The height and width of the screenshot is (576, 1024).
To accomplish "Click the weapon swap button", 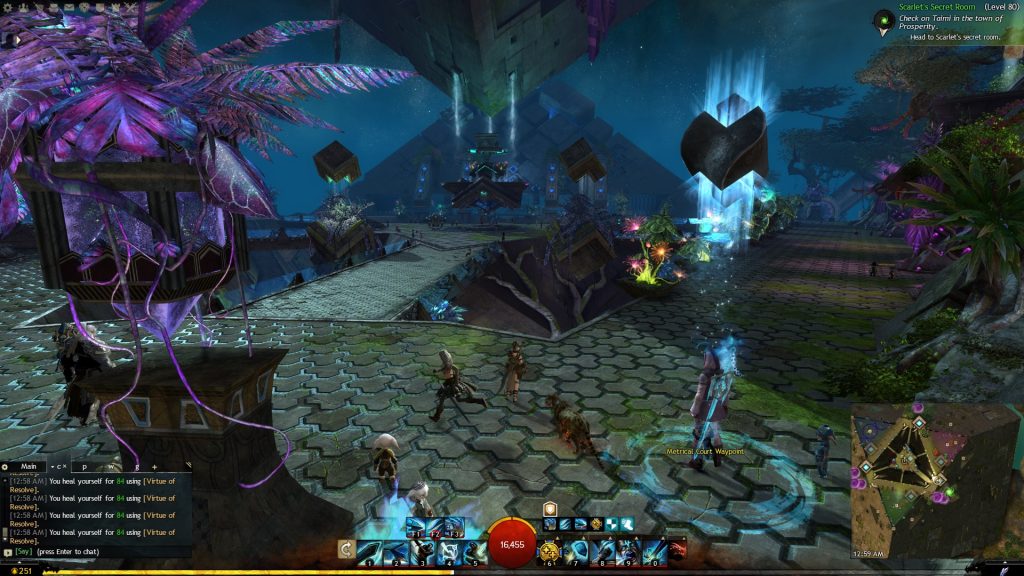I will coord(347,549).
